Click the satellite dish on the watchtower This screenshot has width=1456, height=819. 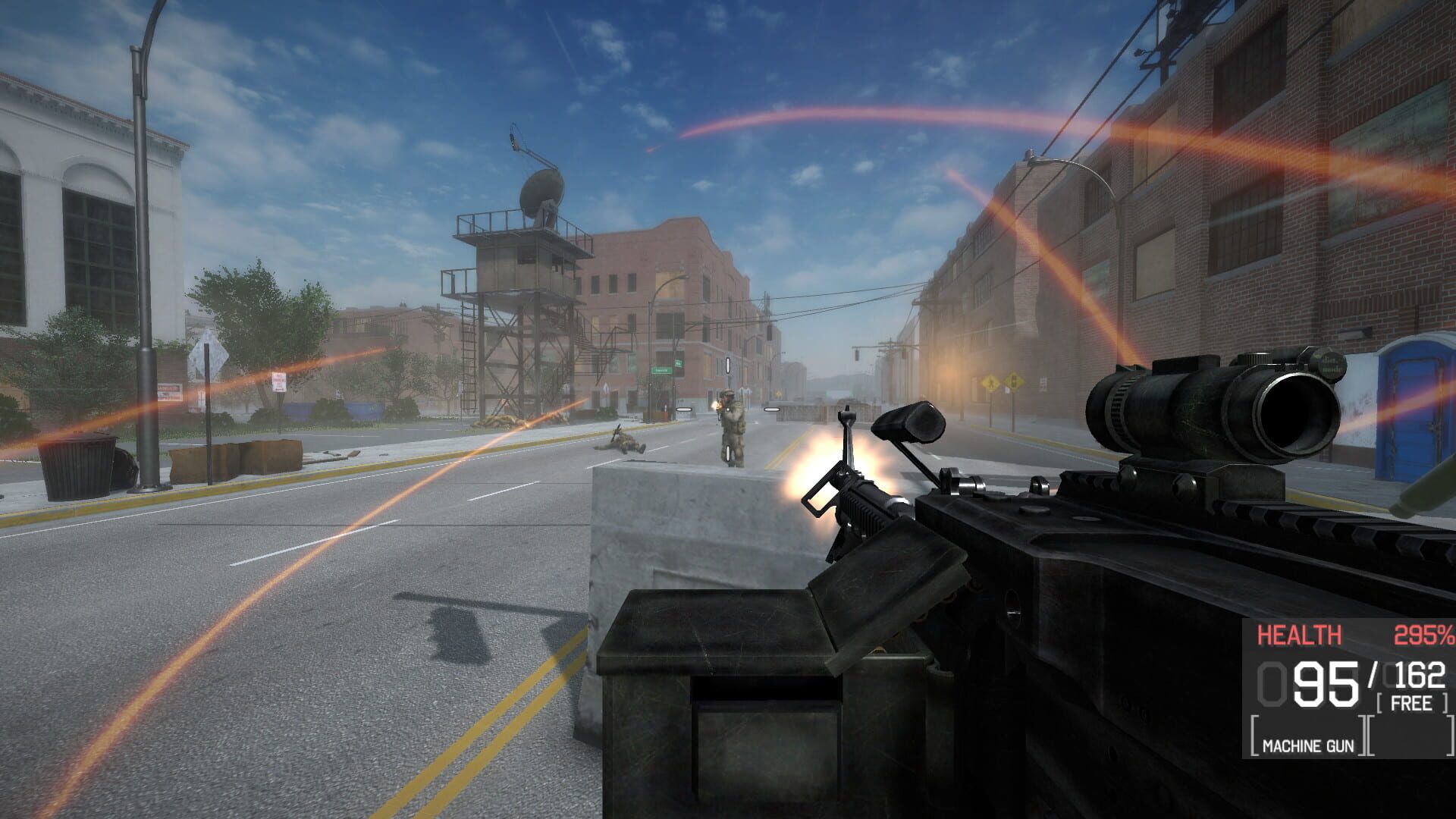(x=541, y=189)
